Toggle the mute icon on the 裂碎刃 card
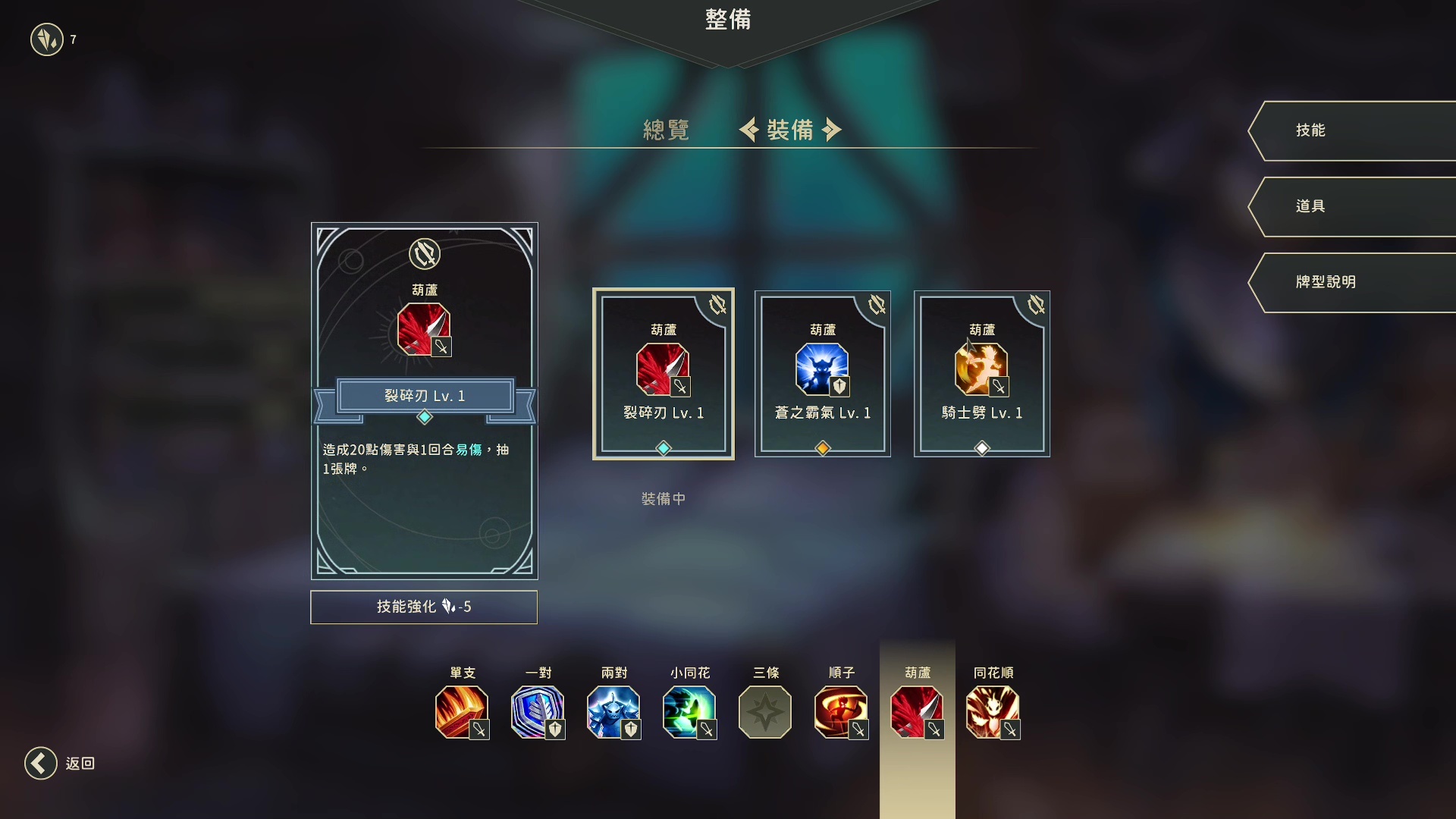The image size is (1456, 819). pyautogui.click(x=717, y=305)
